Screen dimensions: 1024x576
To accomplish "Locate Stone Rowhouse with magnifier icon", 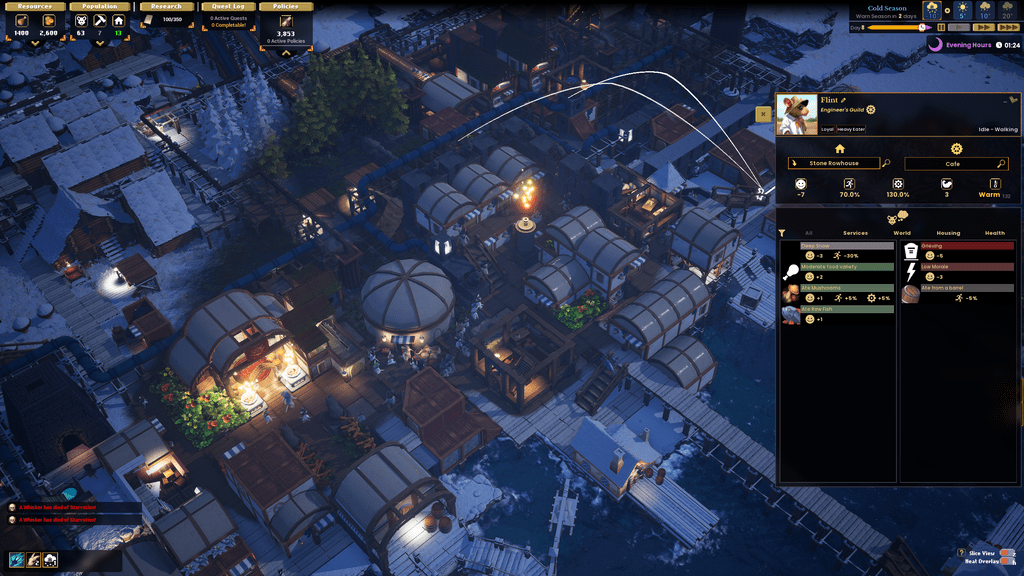I will (x=886, y=163).
